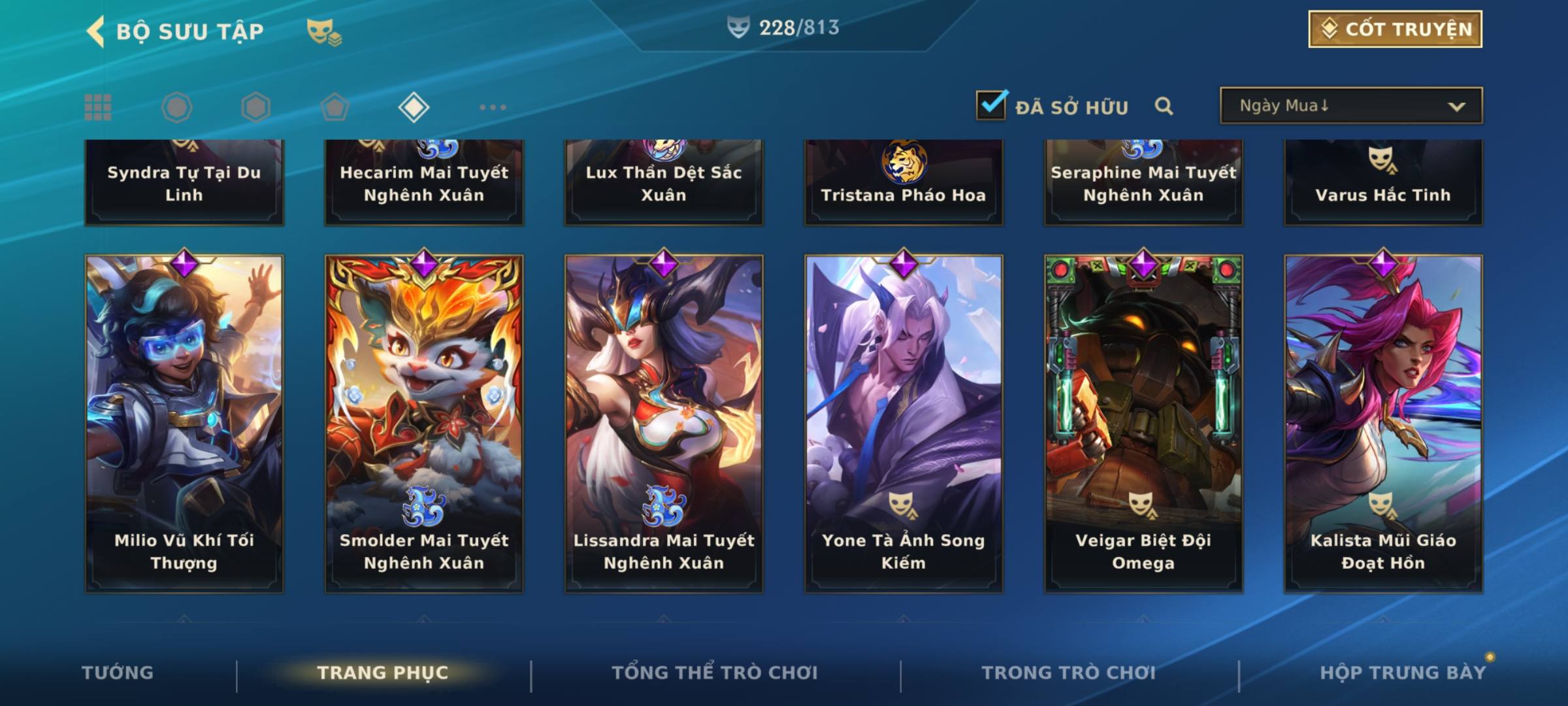1568x706 pixels.
Task: Click the mask and coins icon
Action: (x=324, y=31)
